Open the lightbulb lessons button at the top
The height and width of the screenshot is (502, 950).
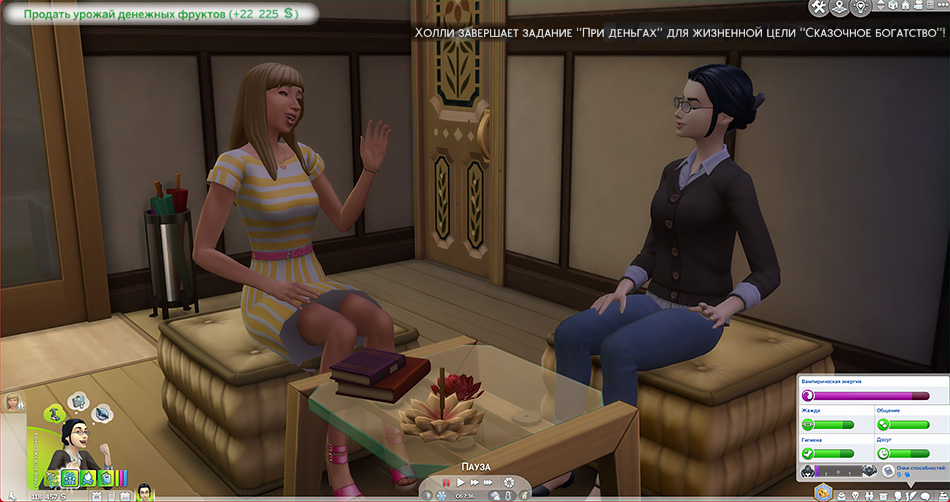(x=861, y=9)
